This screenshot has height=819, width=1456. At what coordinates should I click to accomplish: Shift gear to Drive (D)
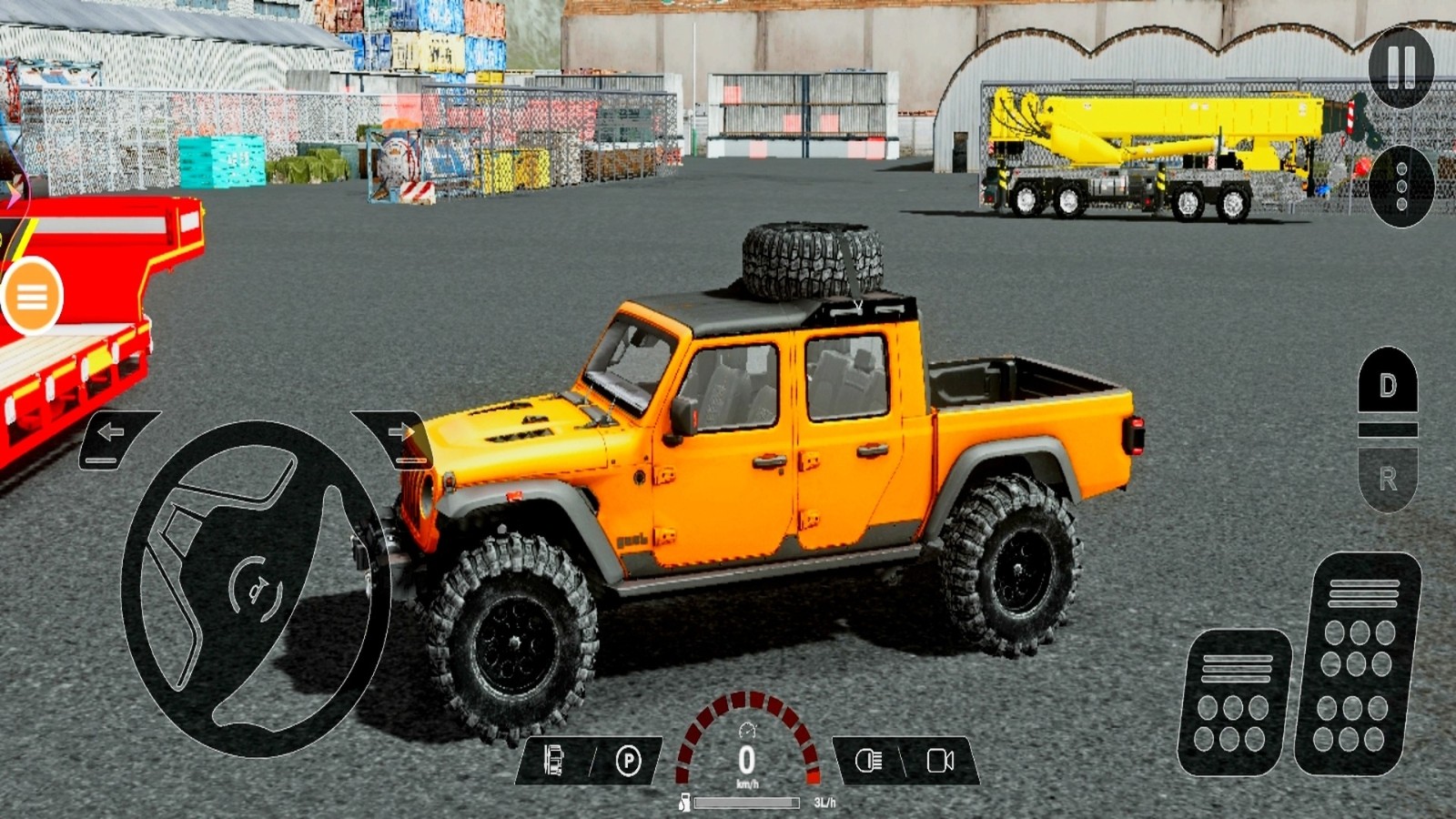1388,384
